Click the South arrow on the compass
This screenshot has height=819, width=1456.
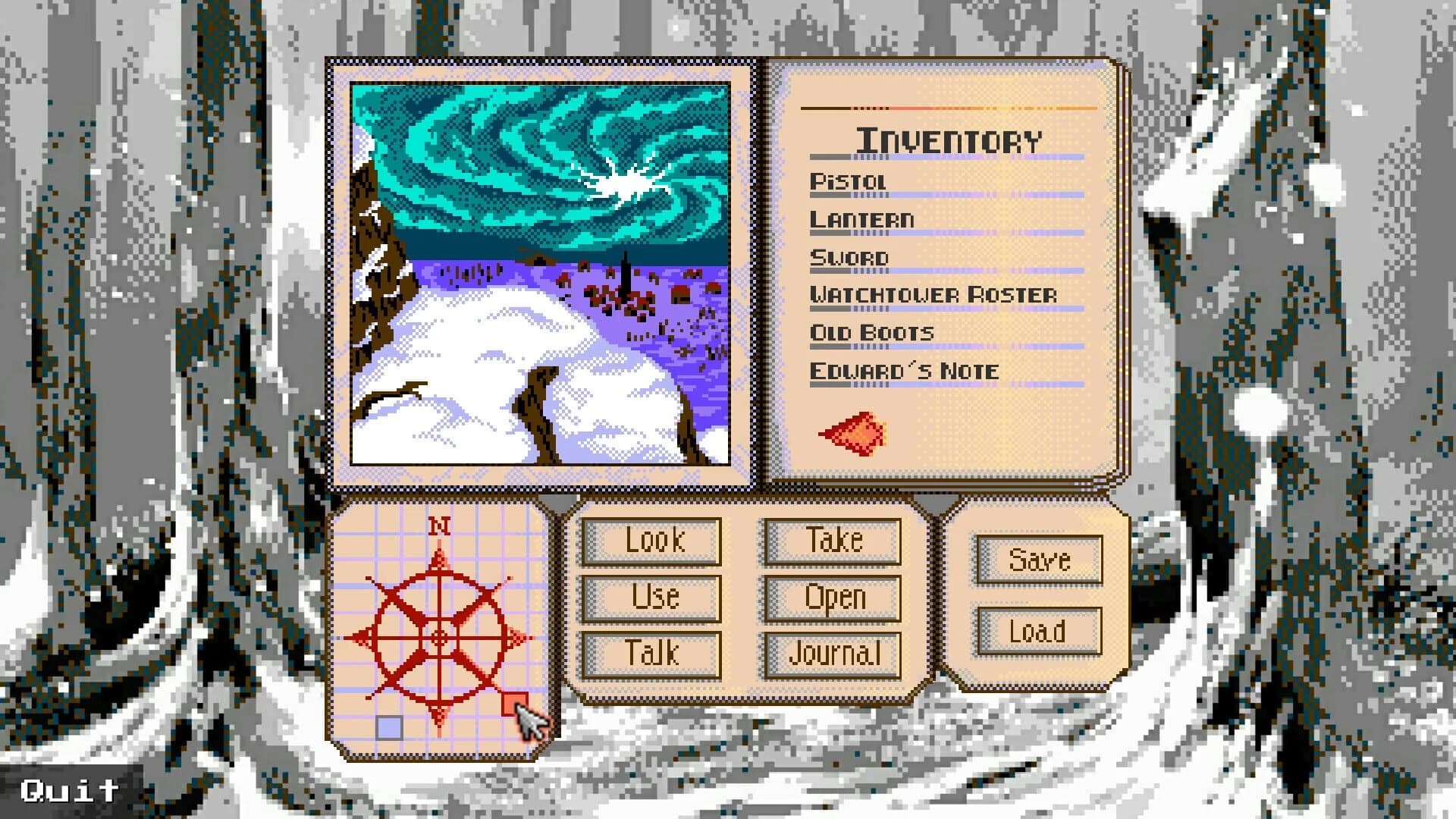pos(438,717)
